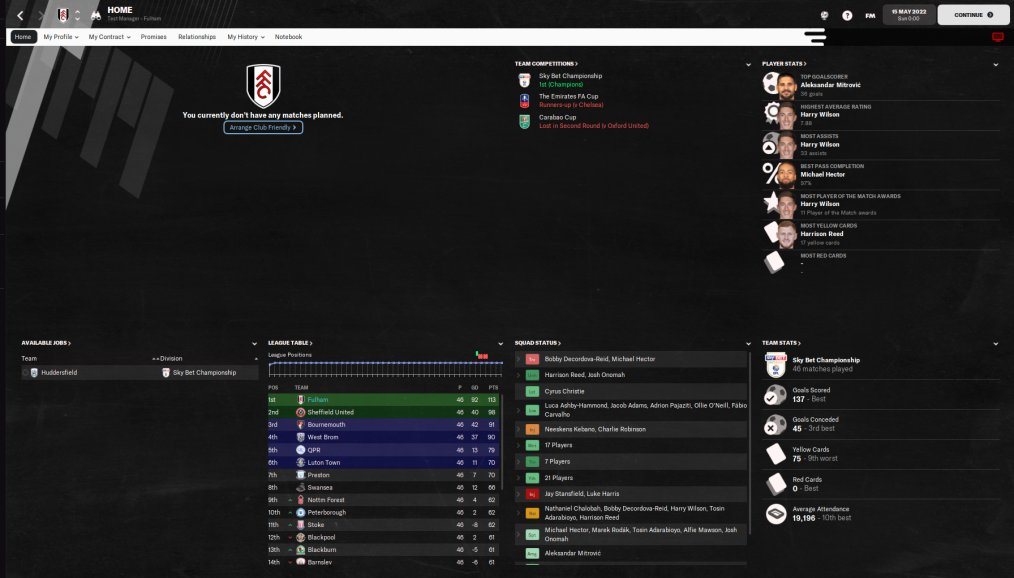Viewport: 1014px width, 578px height.
Task: Open the Player Stats panel header
Action: pos(782,64)
